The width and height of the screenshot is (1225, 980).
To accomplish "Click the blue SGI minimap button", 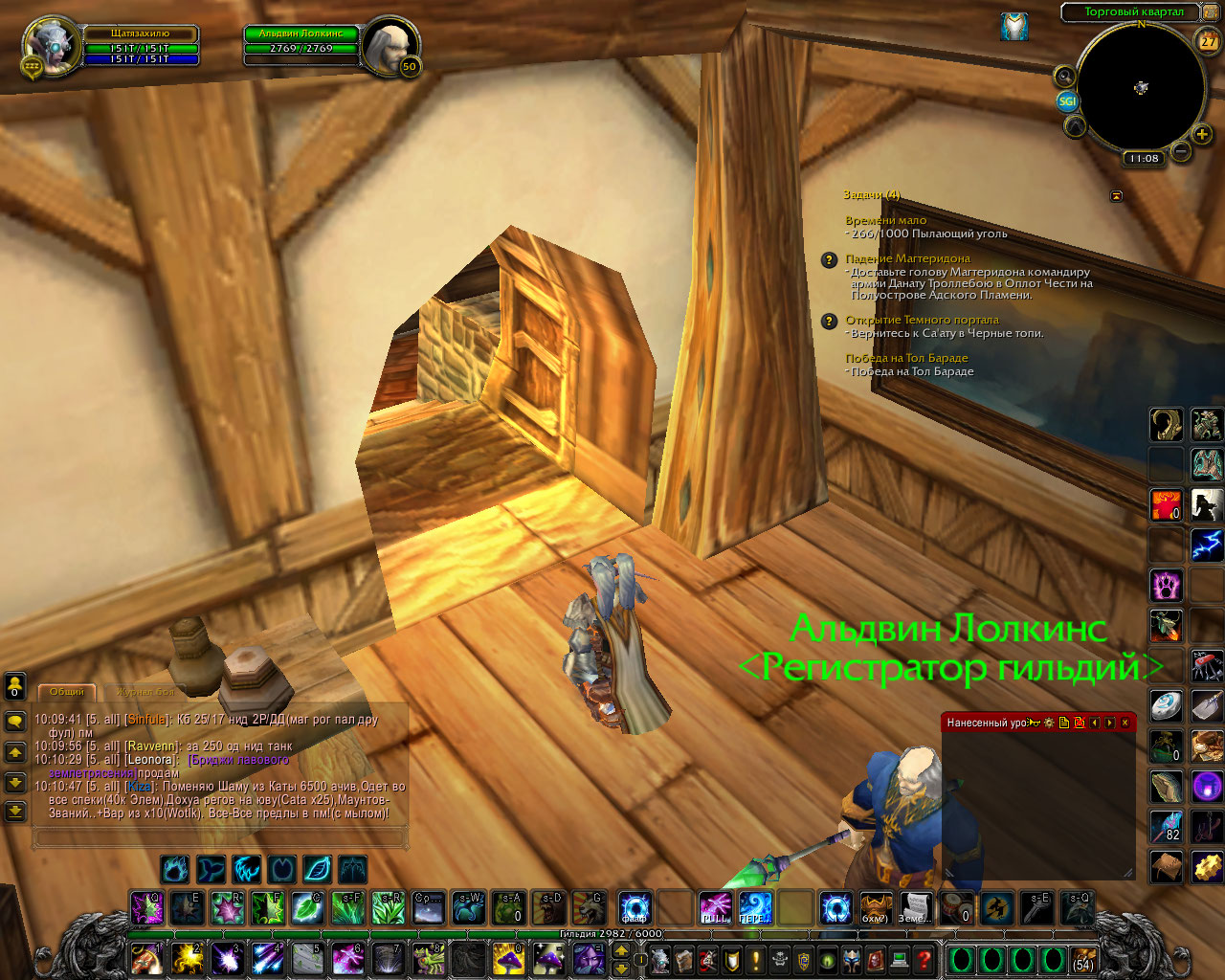I will pos(1067,100).
